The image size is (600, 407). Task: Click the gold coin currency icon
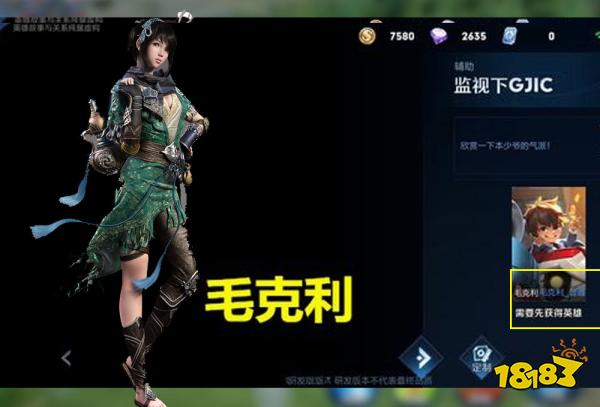coord(369,37)
